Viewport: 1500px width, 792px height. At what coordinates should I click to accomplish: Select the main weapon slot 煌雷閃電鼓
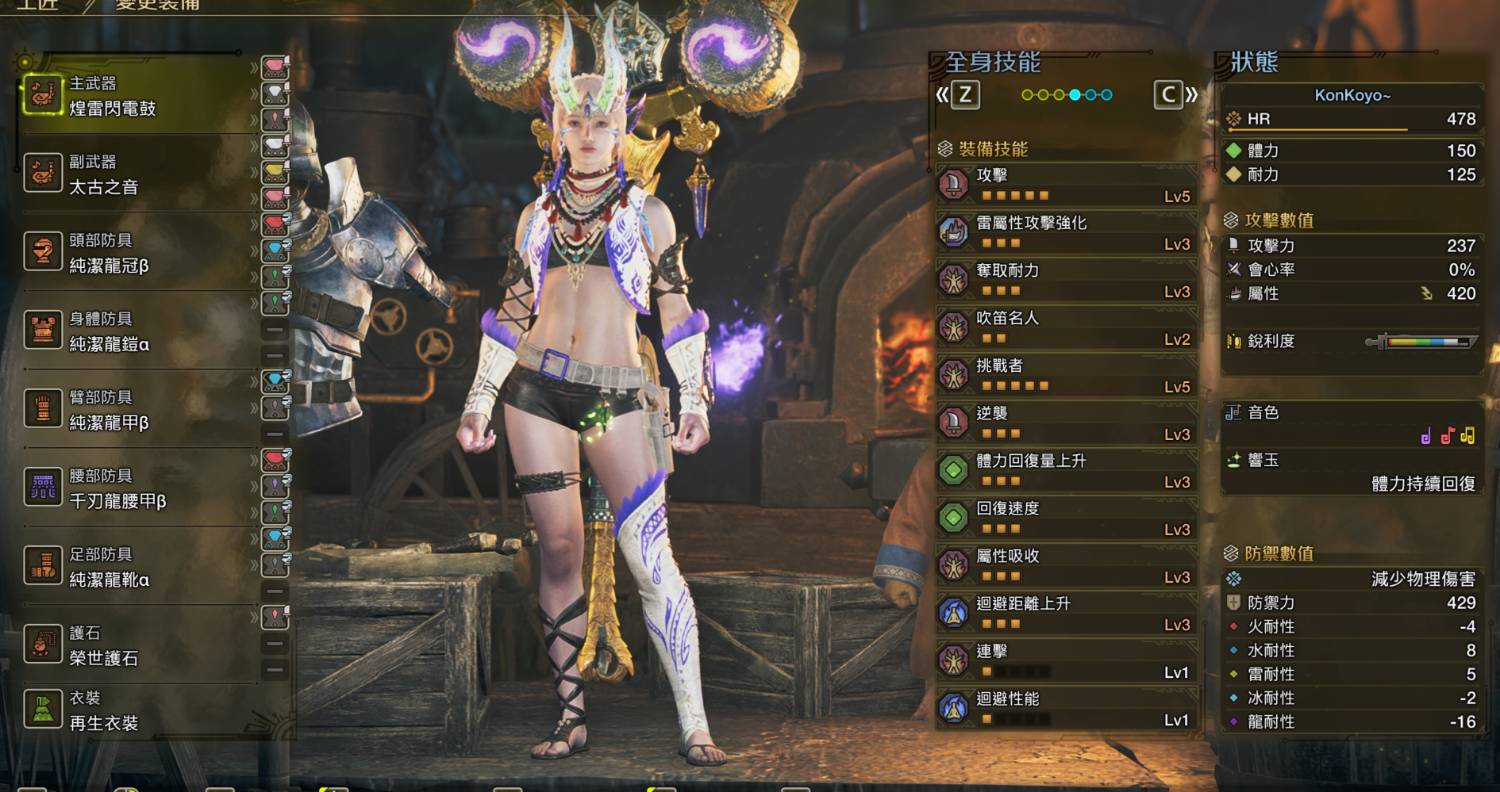click(x=135, y=96)
